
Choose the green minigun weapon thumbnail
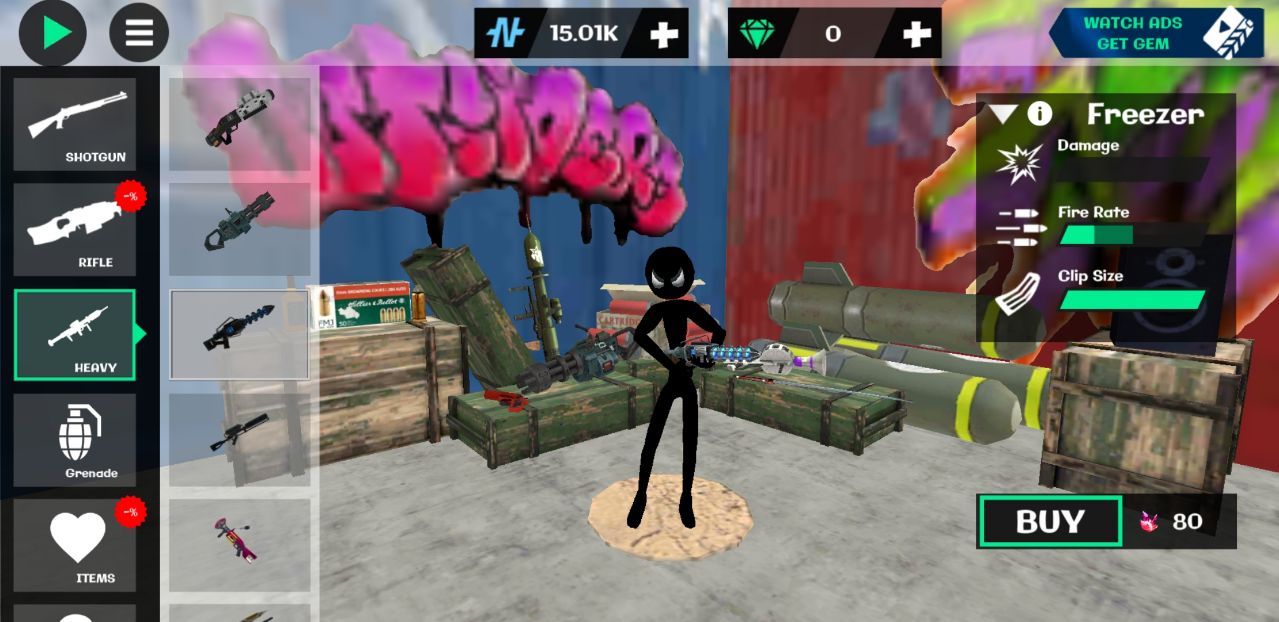click(239, 228)
